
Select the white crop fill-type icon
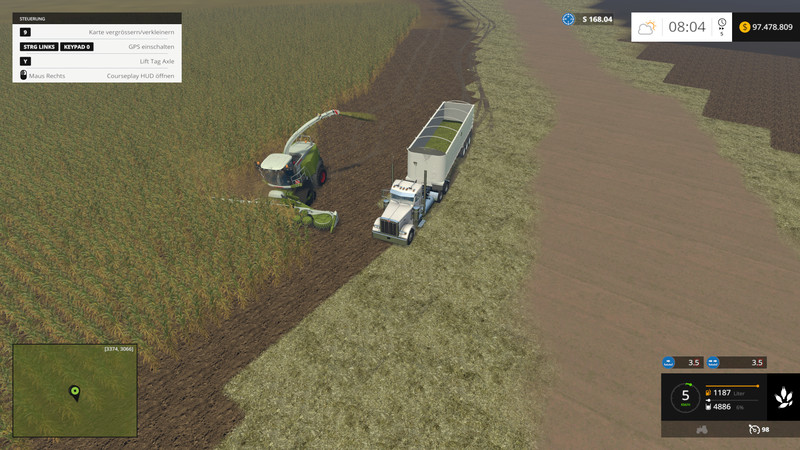[784, 398]
